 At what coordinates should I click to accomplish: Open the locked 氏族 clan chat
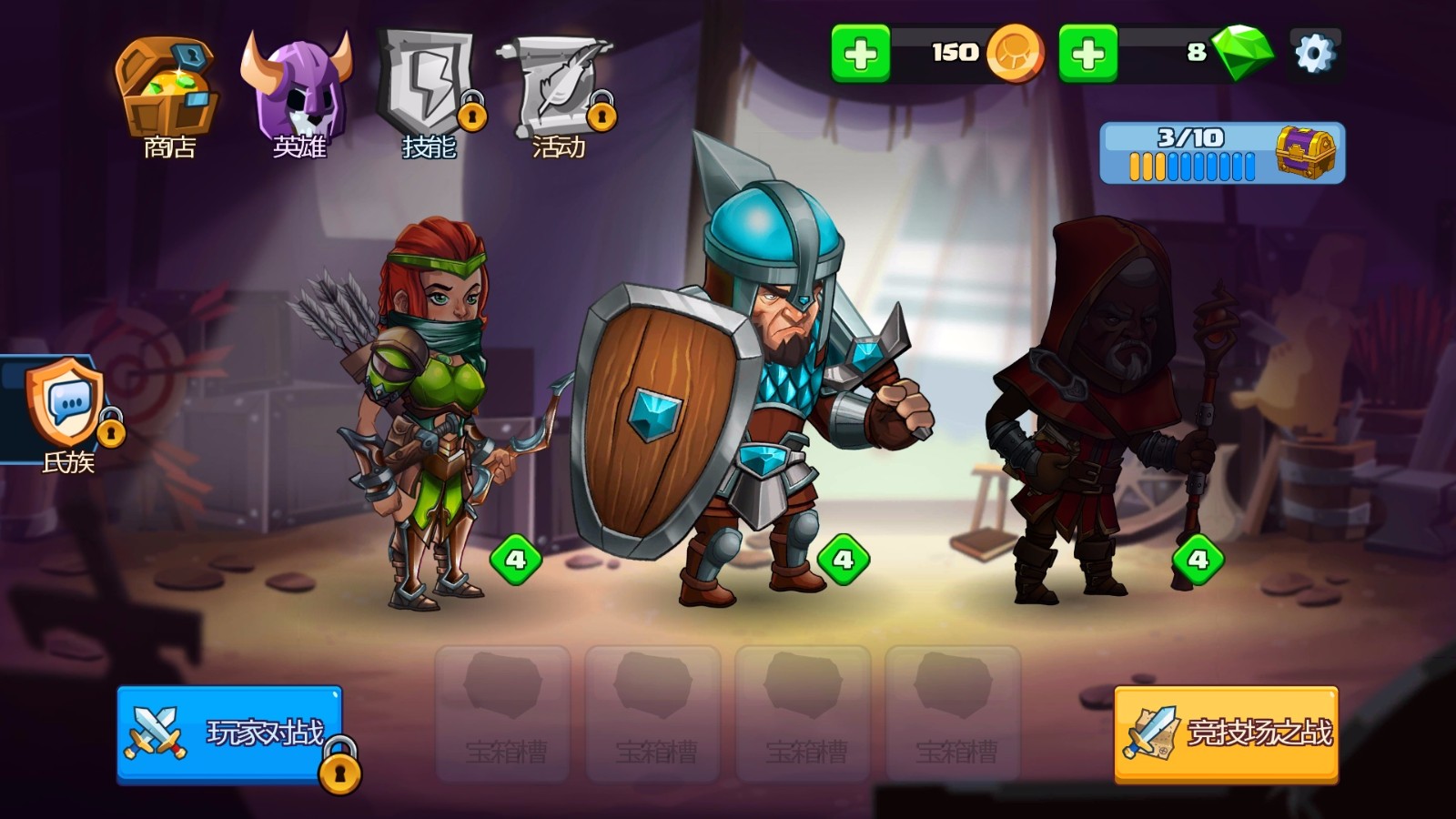(x=66, y=409)
